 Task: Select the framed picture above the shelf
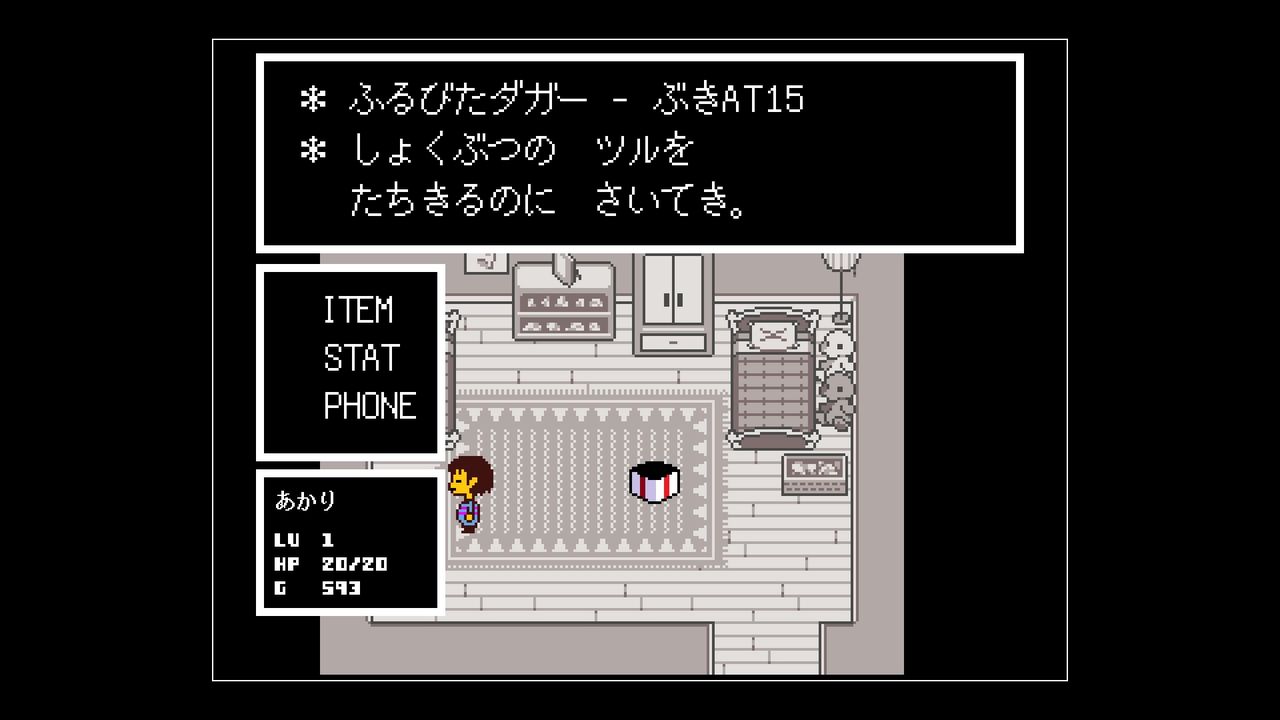(487, 262)
